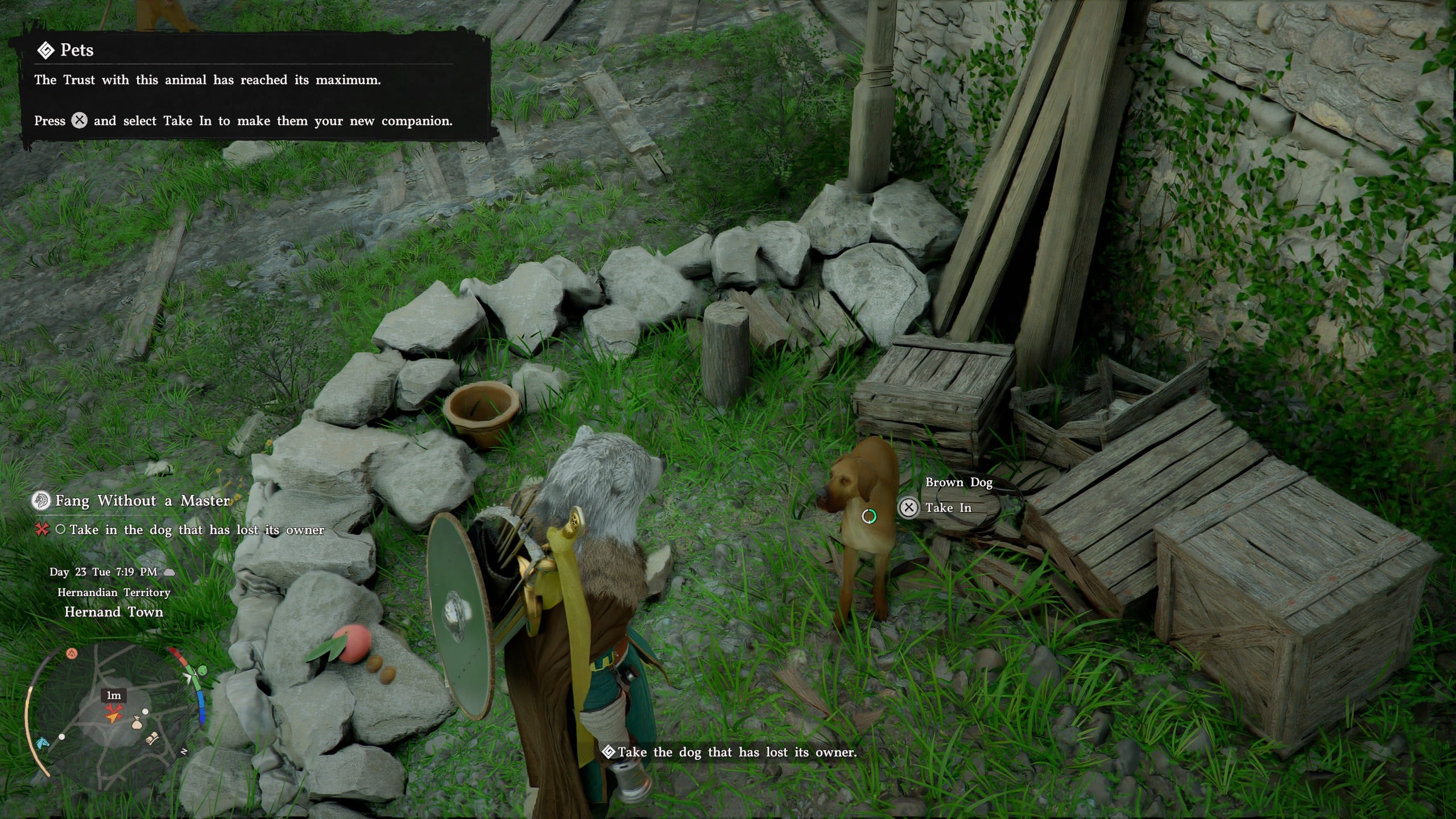Click the Hernand Town location label

click(x=114, y=612)
